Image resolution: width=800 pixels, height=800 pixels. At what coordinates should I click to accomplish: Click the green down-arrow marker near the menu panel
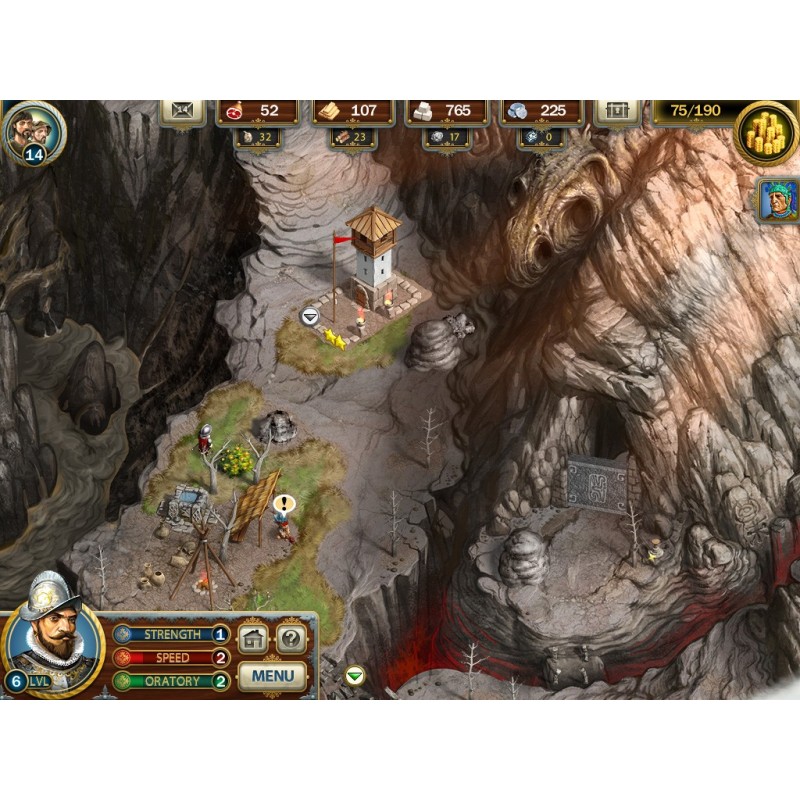tap(354, 676)
